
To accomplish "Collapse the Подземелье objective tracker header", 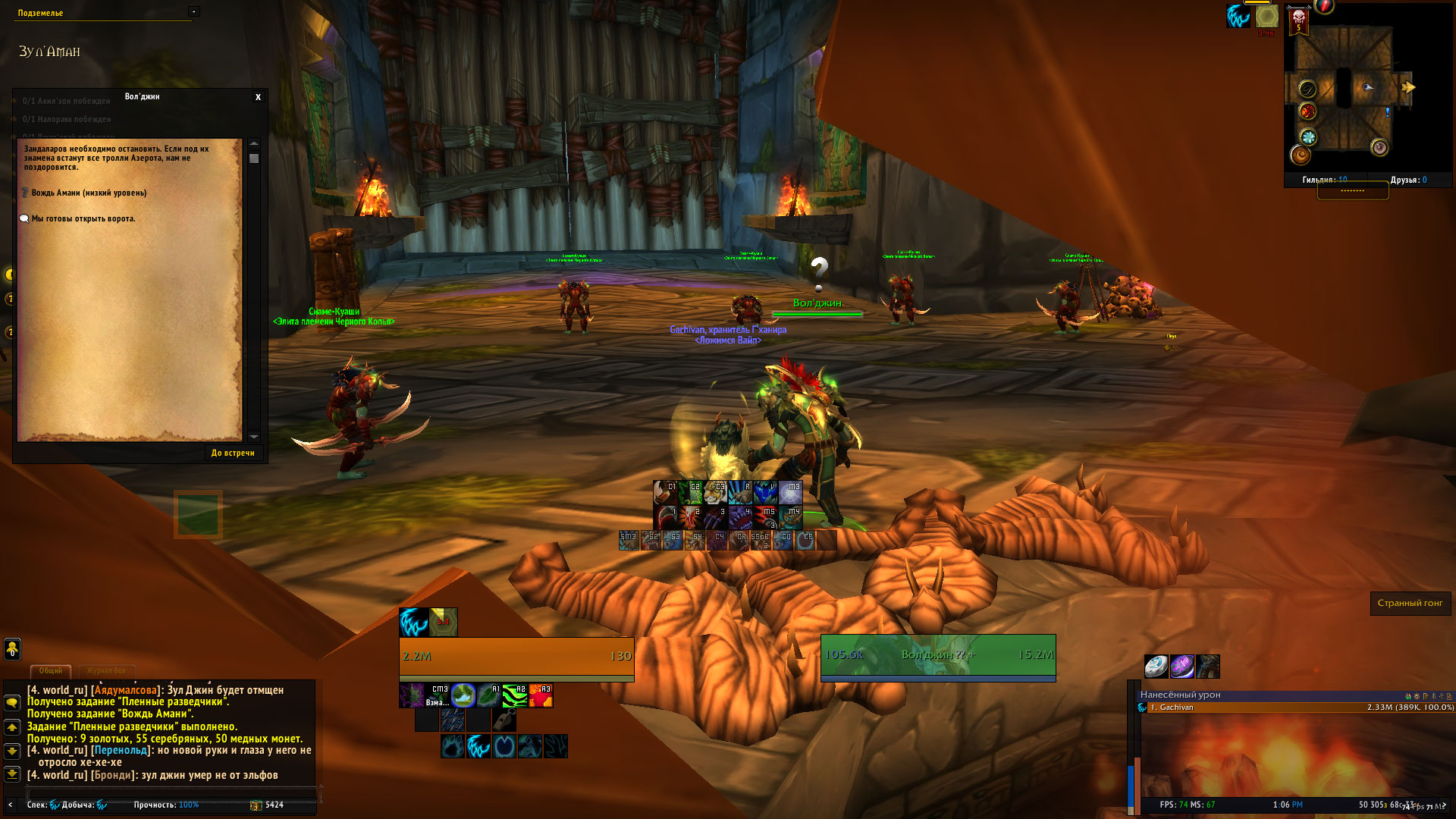I will 194,11.
